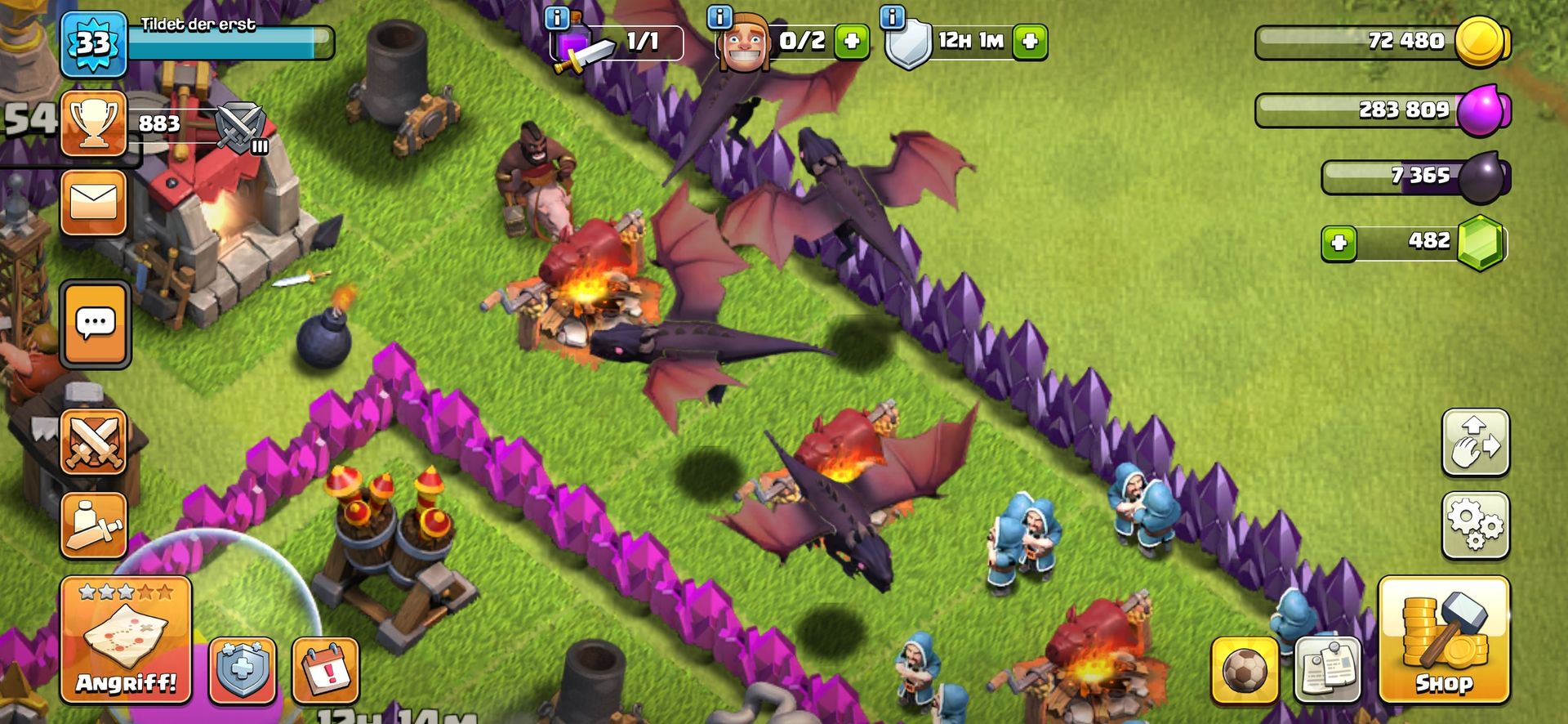This screenshot has height=724, width=1568.
Task: Open the blue shield plus button
Action: [x=243, y=670]
